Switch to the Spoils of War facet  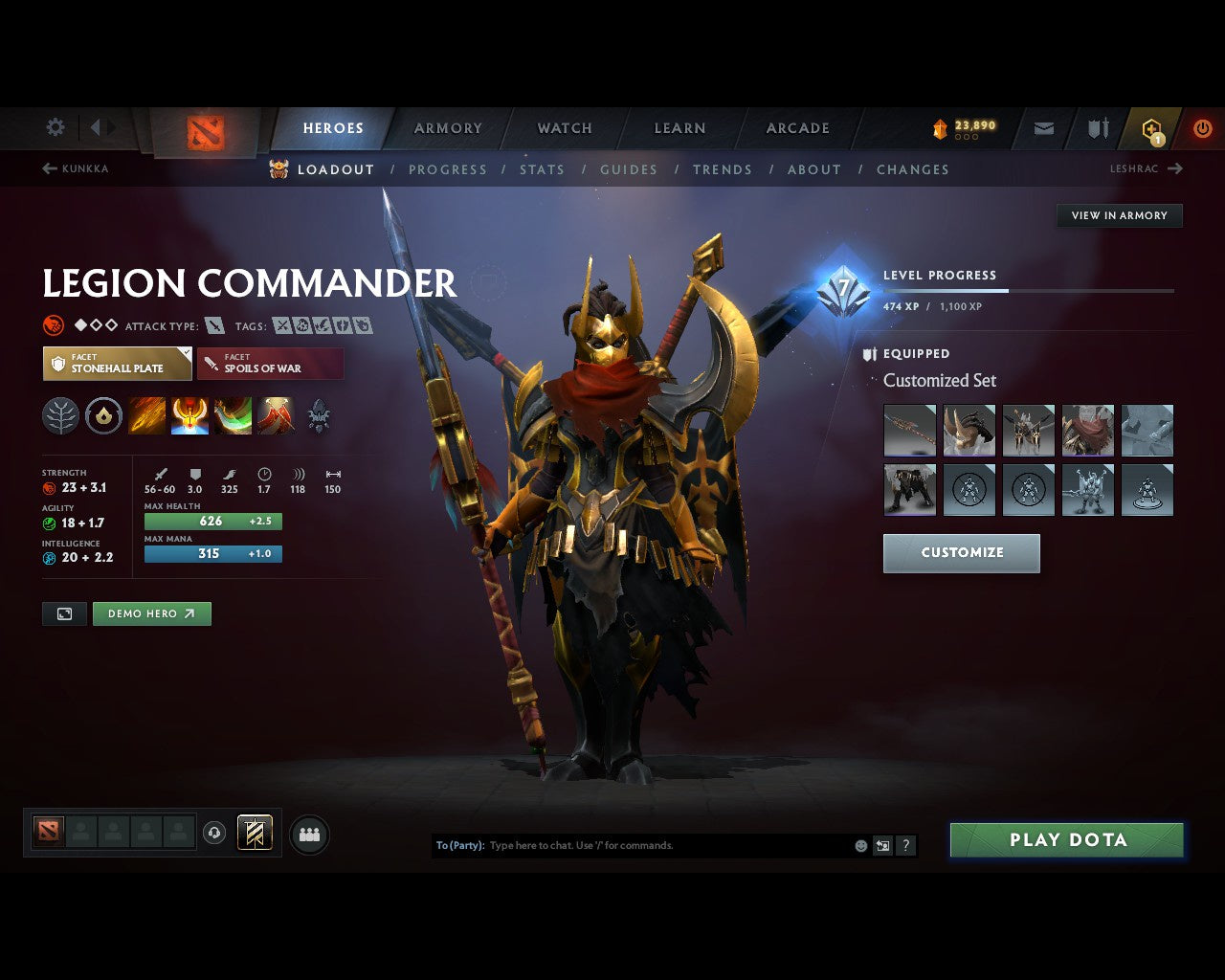pos(271,364)
